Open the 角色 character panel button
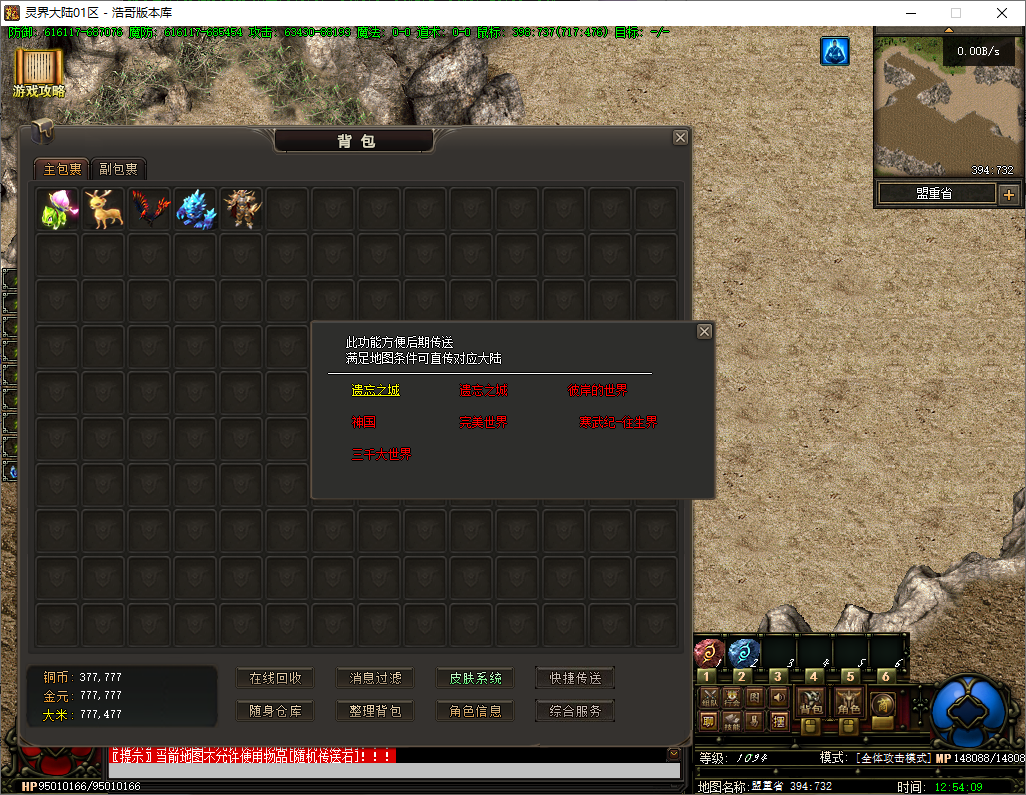Viewport: 1026px width, 795px height. tap(848, 701)
